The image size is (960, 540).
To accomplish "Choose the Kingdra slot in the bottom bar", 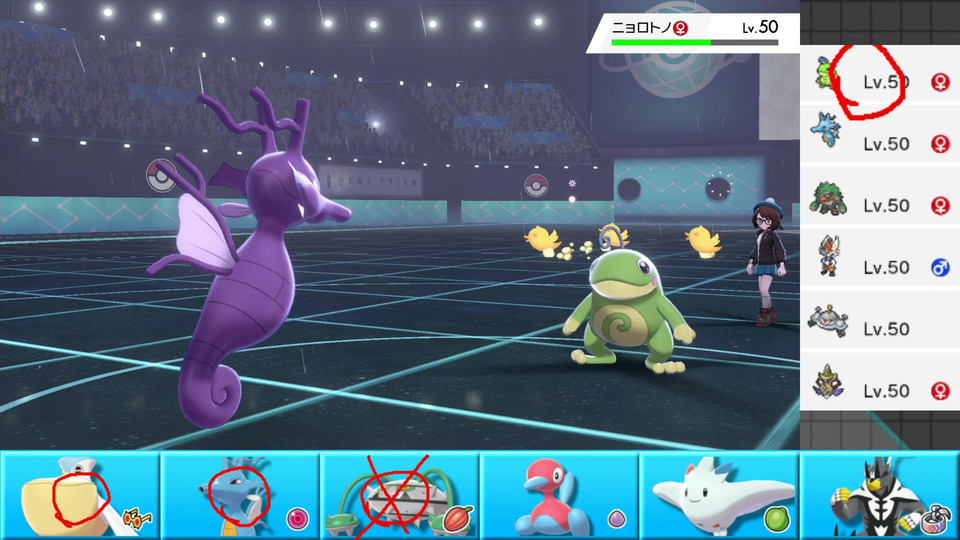I will tap(240, 495).
